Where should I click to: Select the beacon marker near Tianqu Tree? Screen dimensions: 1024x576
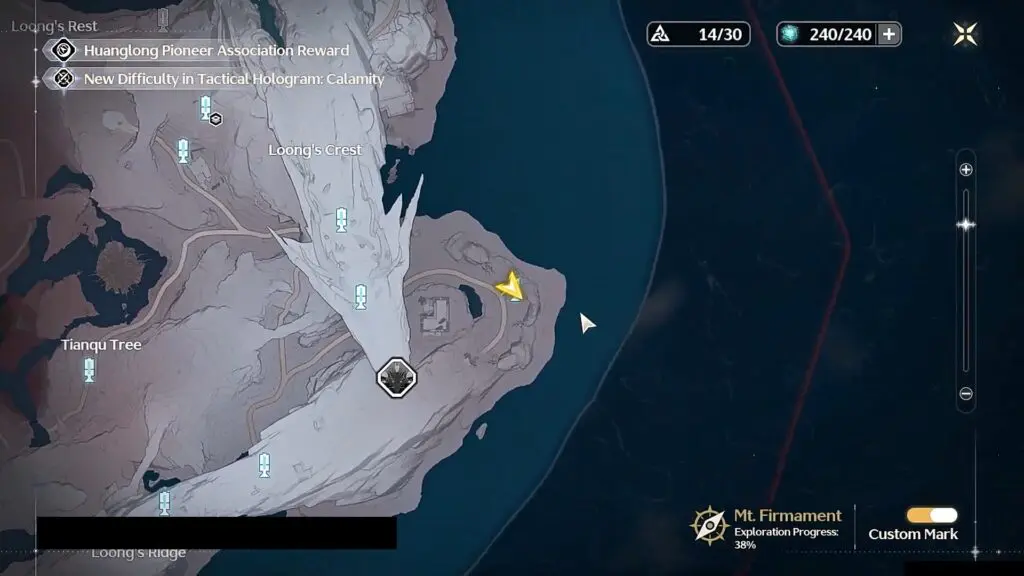89,370
